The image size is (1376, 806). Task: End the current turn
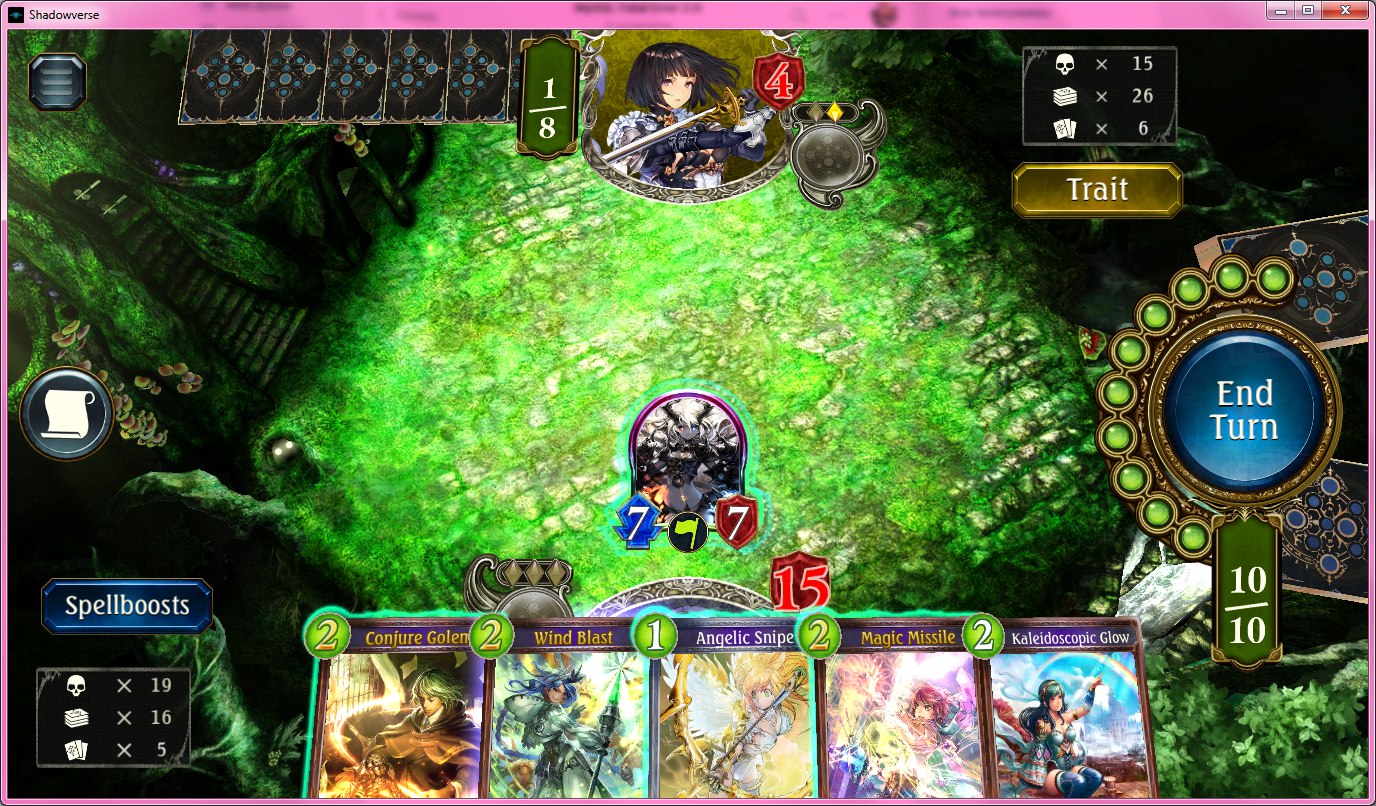(x=1245, y=409)
